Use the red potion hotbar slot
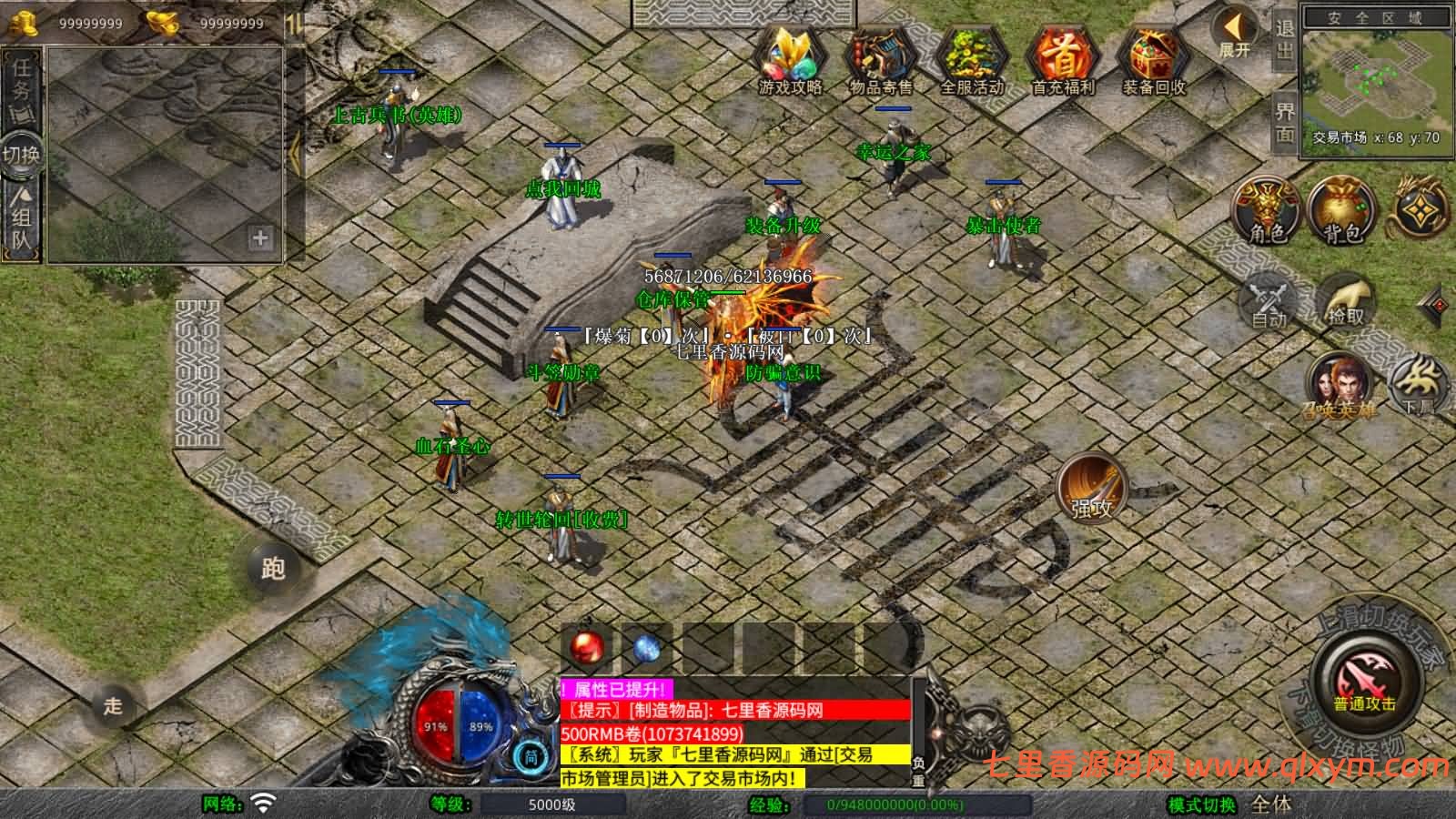Screen dimensions: 1456x819 click(589, 648)
